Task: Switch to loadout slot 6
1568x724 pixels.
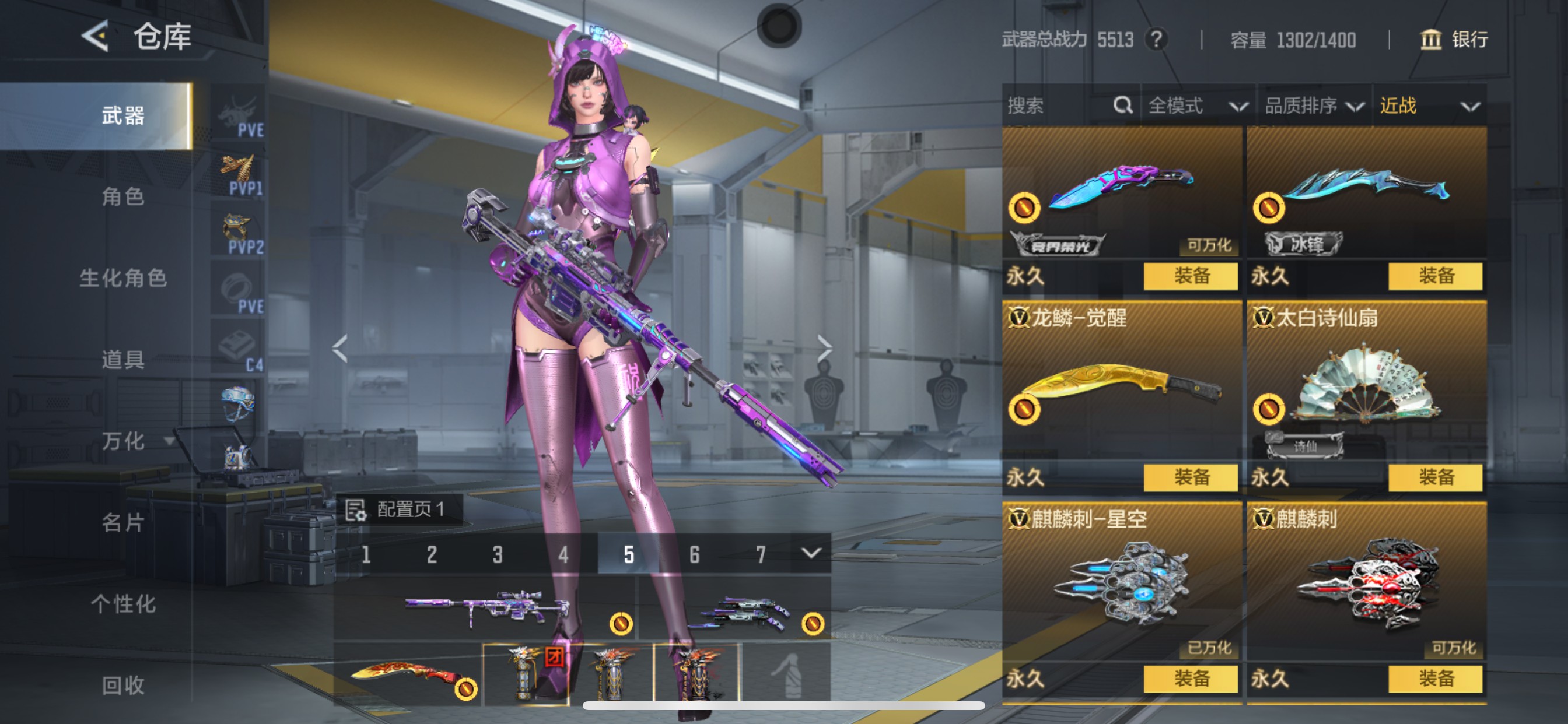Action: [695, 554]
